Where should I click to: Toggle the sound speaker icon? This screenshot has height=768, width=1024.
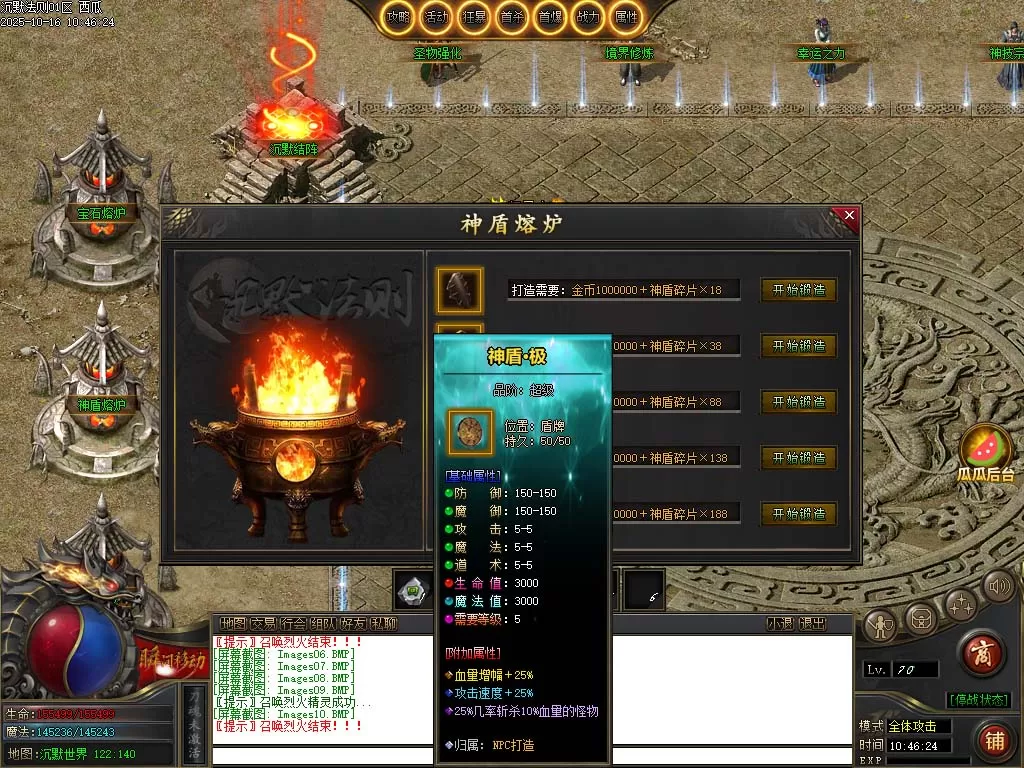point(997,586)
